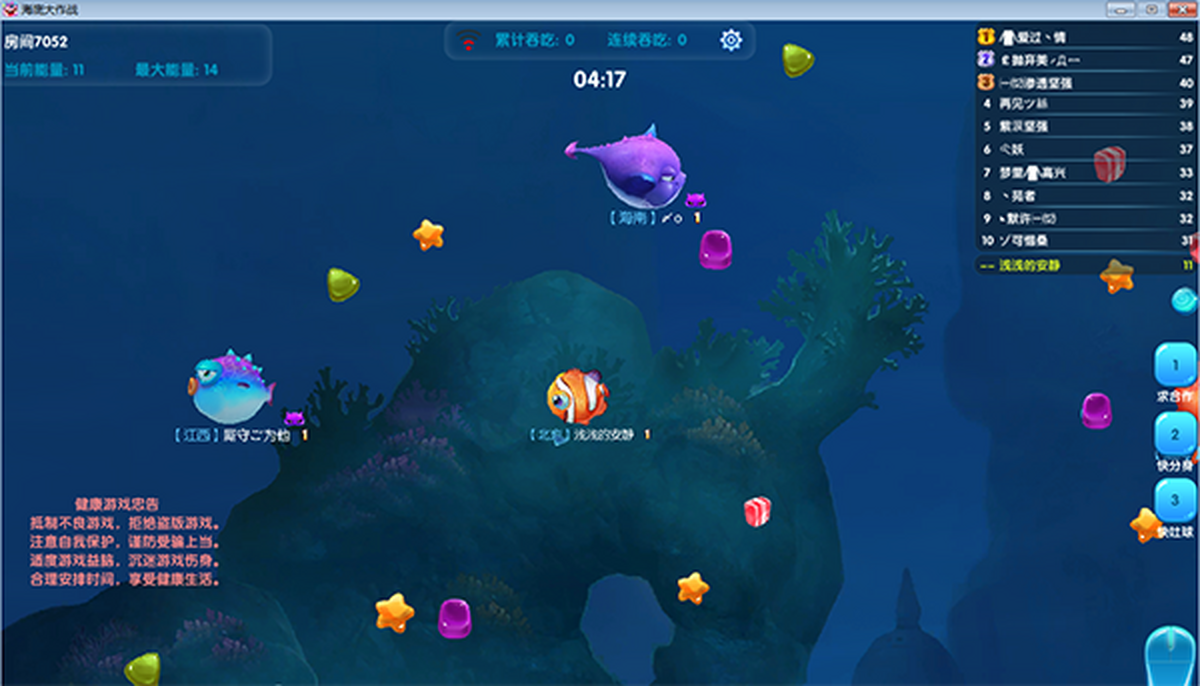The width and height of the screenshot is (1200, 686).
Task: Click the red Wi-Fi signal indicator
Action: pyautogui.click(x=467, y=41)
